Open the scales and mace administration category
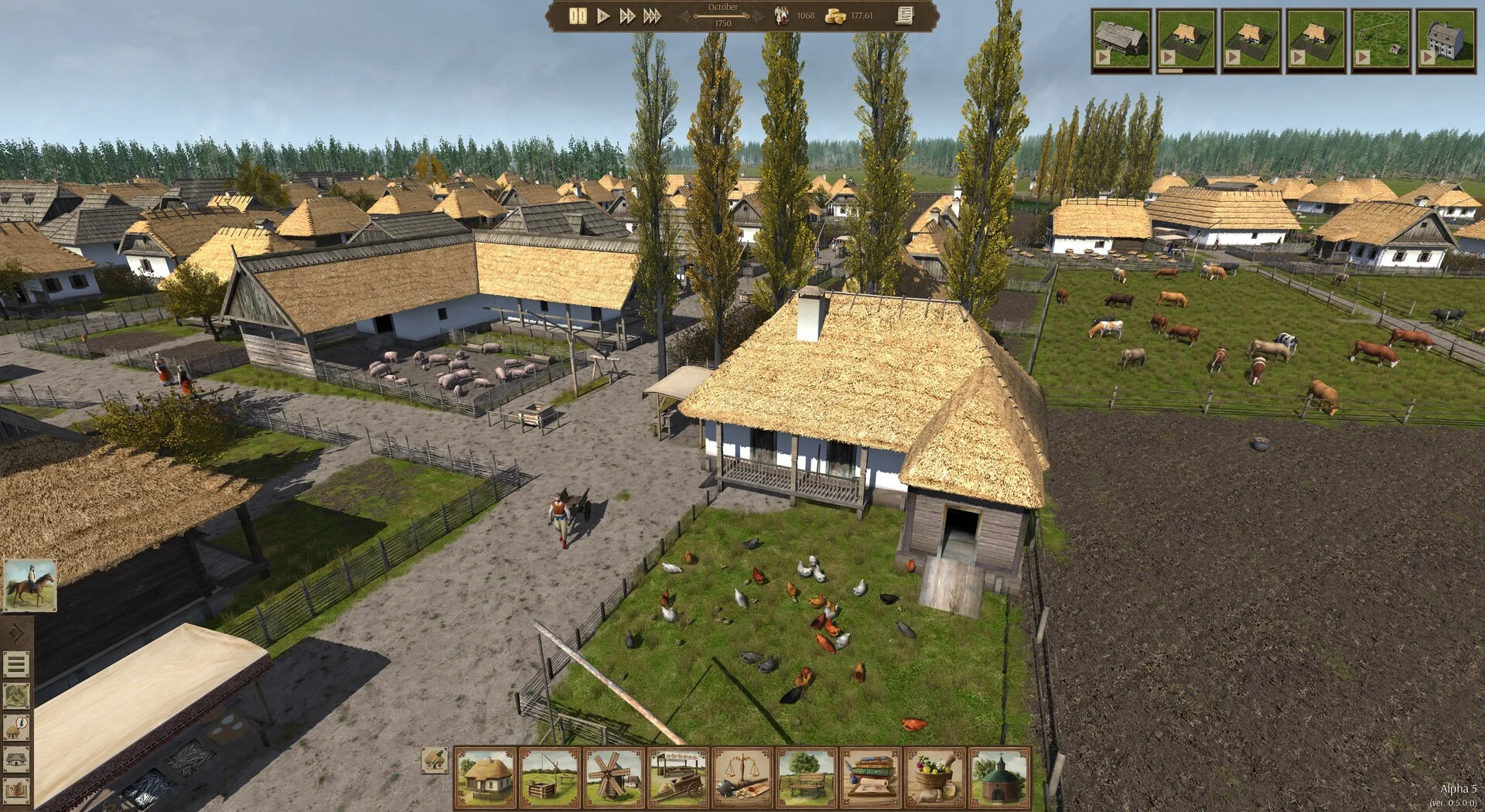Viewport: 1485px width, 812px height. pyautogui.click(x=742, y=777)
